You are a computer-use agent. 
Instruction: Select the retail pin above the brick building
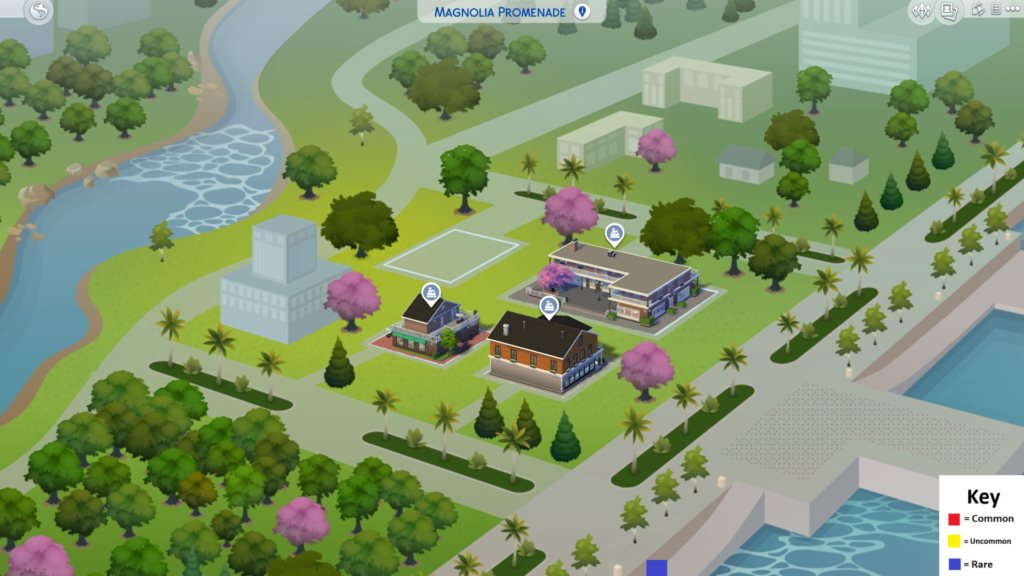point(548,305)
